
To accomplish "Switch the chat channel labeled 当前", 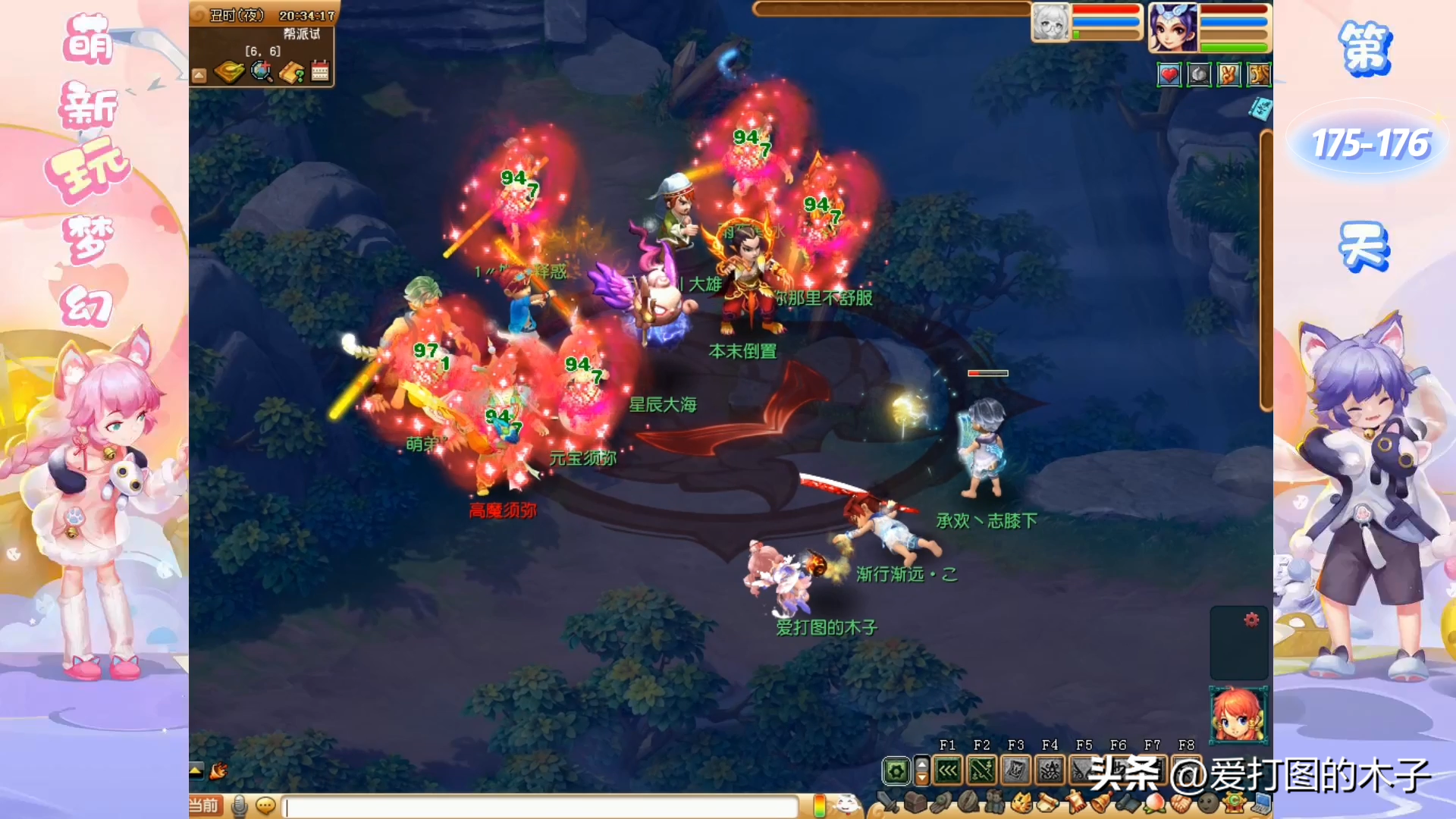I will pyautogui.click(x=204, y=805).
